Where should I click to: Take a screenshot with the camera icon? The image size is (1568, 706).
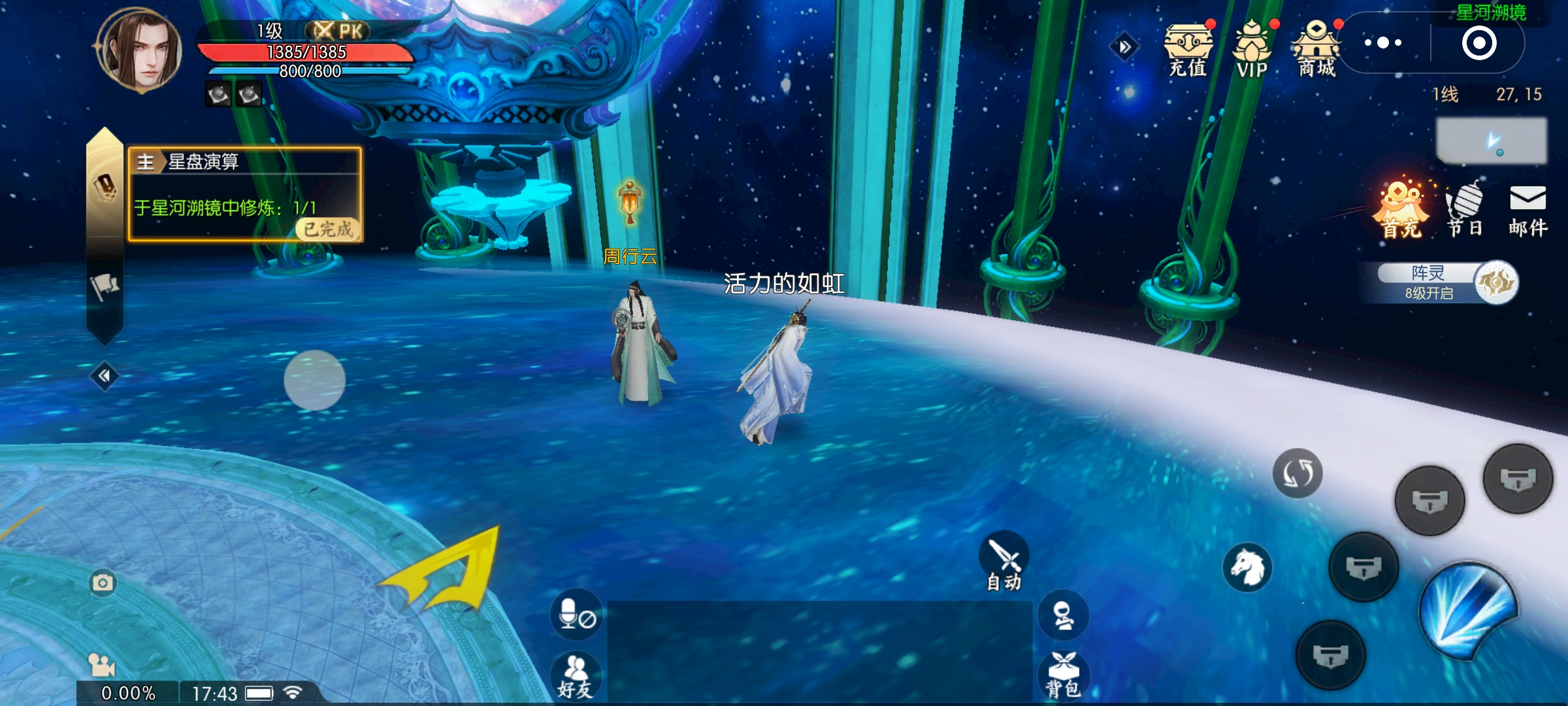(x=103, y=582)
